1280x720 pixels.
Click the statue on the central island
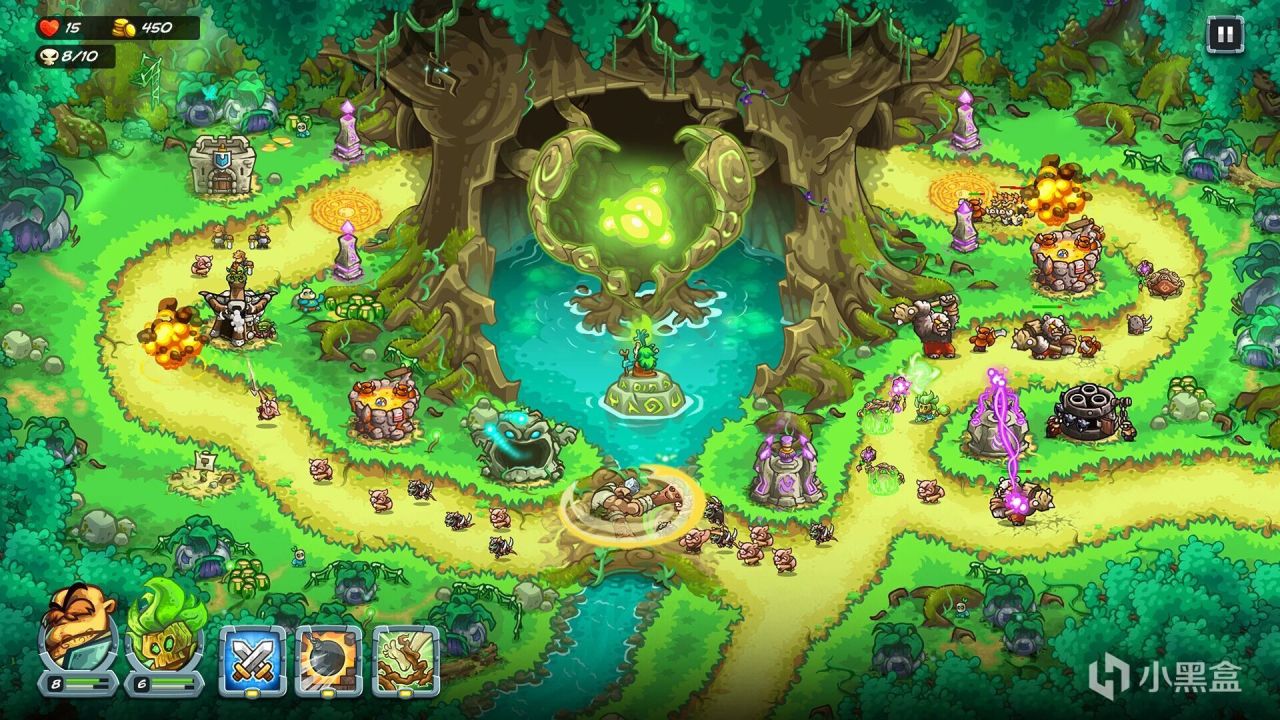(x=644, y=360)
